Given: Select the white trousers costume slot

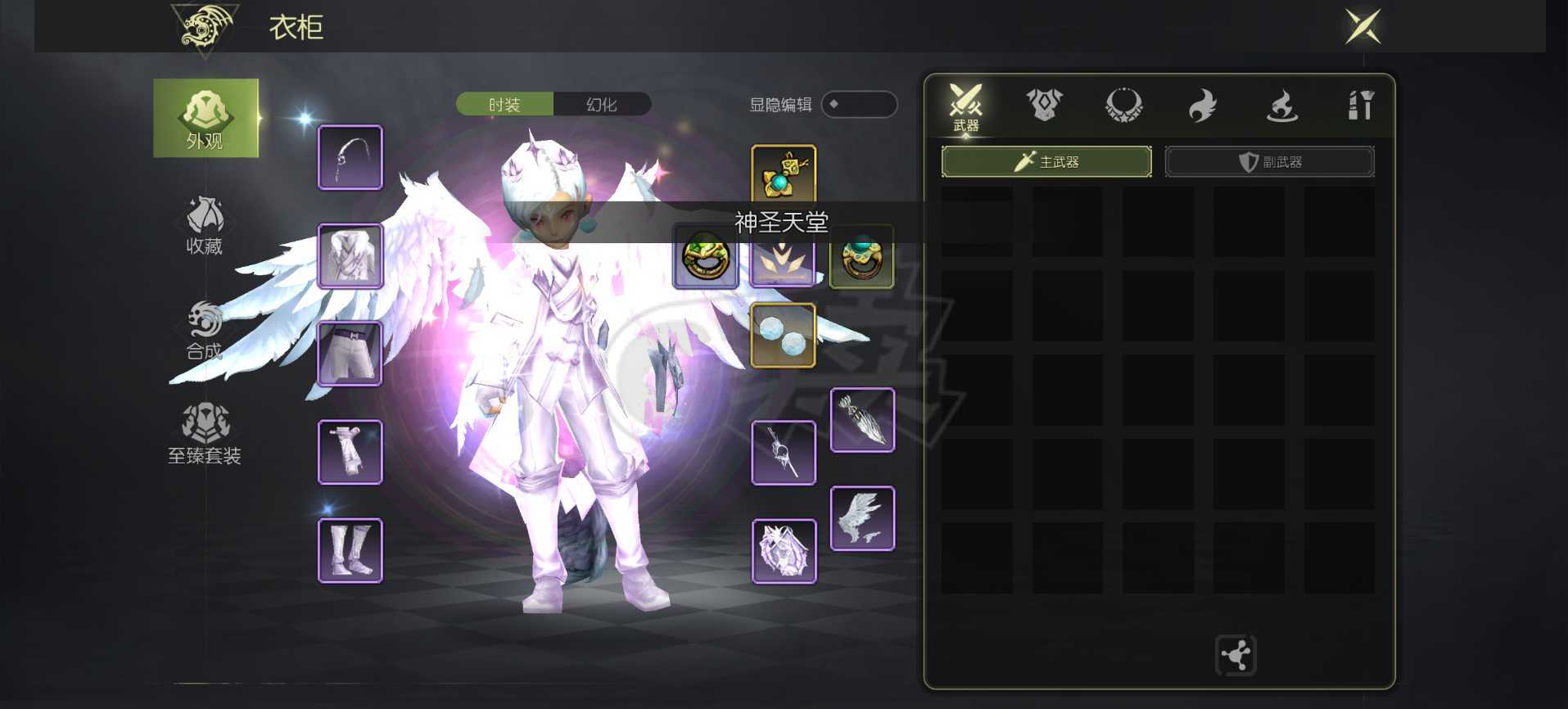Looking at the screenshot, I should point(350,354).
